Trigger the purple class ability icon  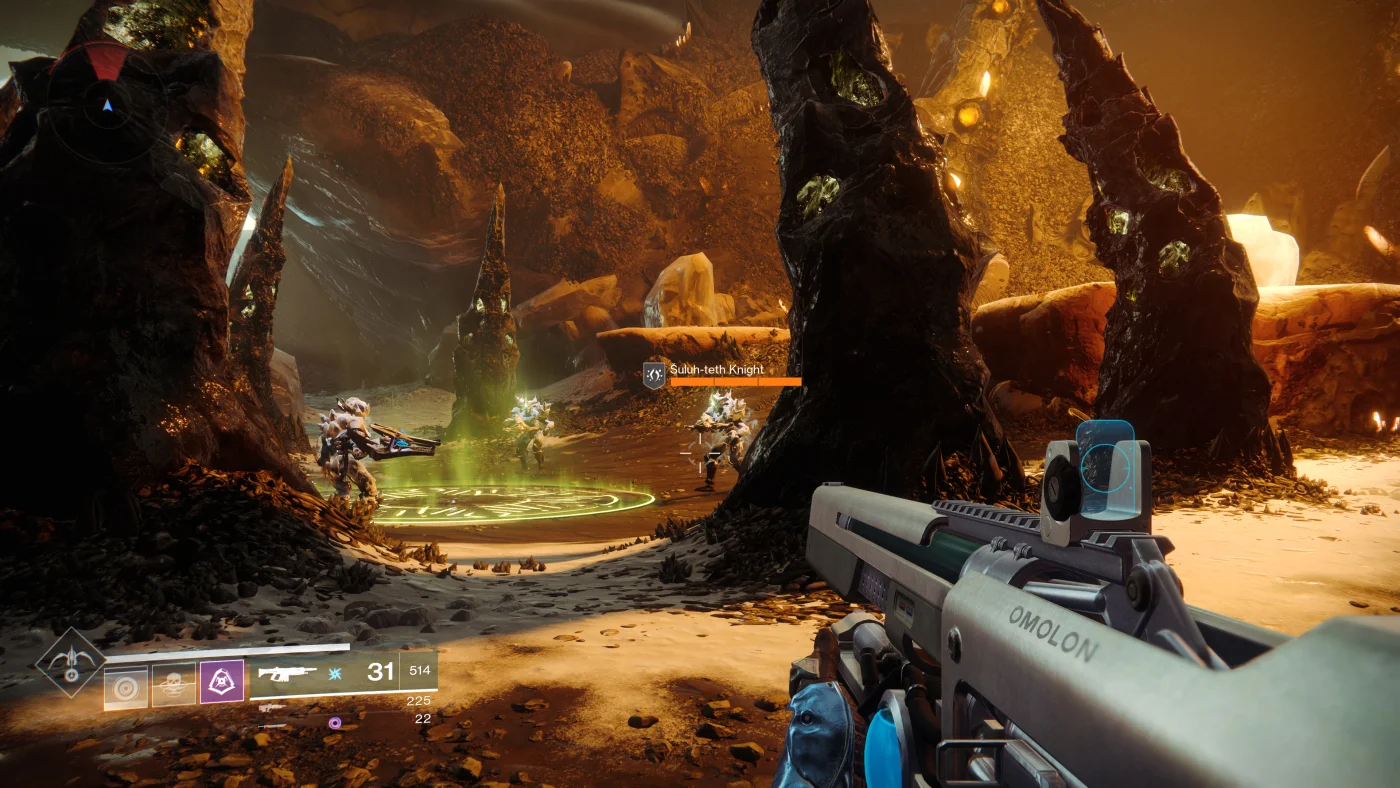point(222,681)
